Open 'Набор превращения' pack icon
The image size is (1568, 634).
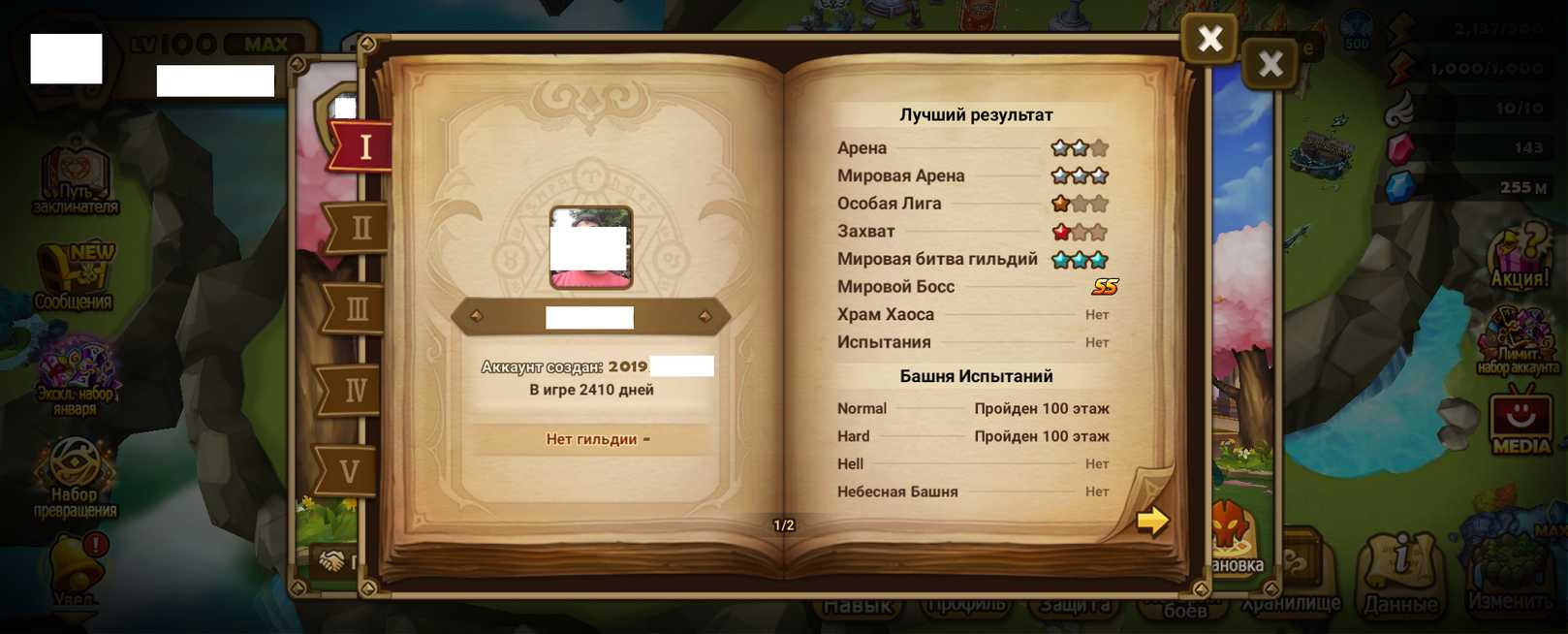[76, 476]
